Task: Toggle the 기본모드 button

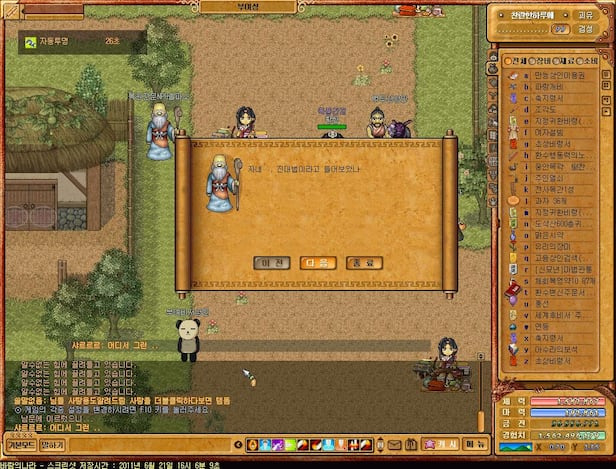Action: tap(20, 444)
